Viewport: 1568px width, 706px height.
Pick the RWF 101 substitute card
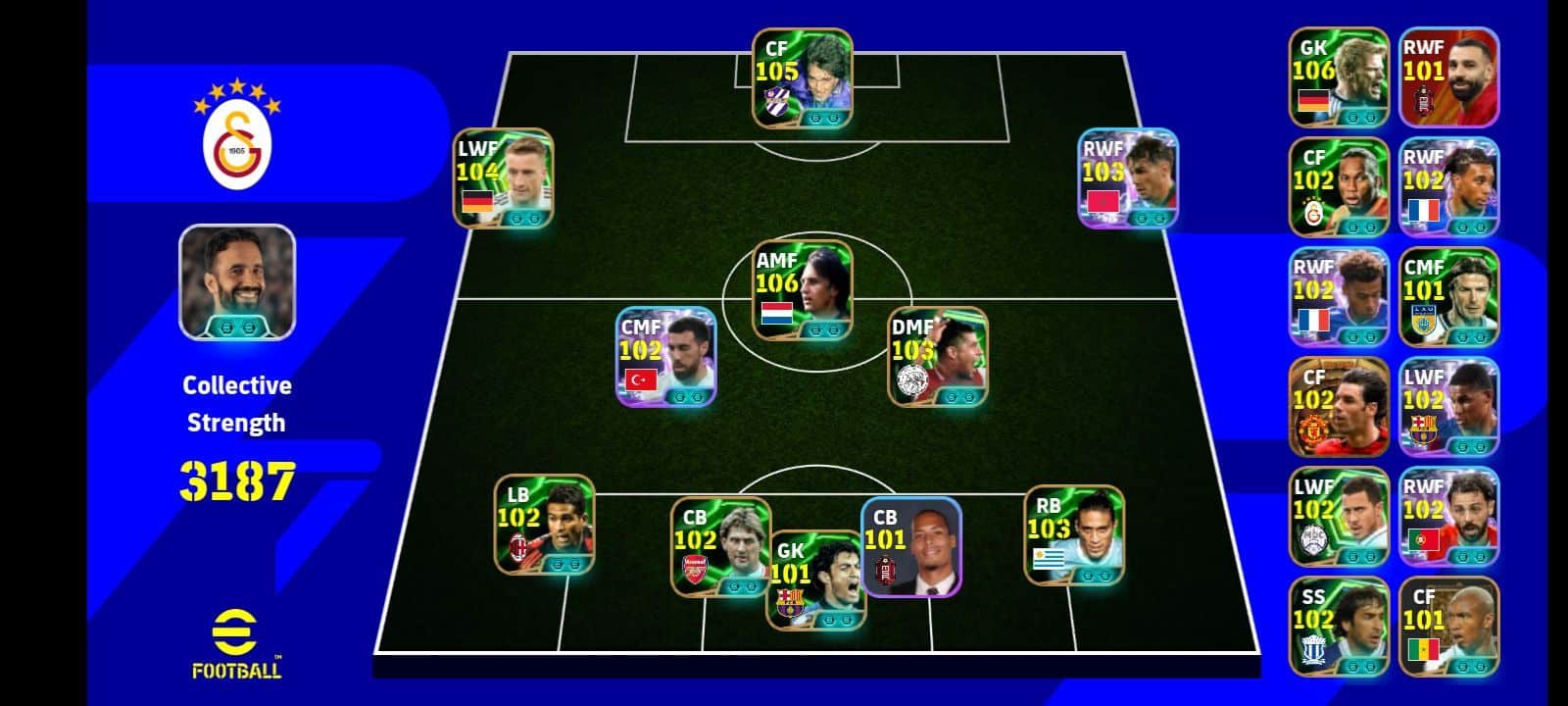(1448, 77)
